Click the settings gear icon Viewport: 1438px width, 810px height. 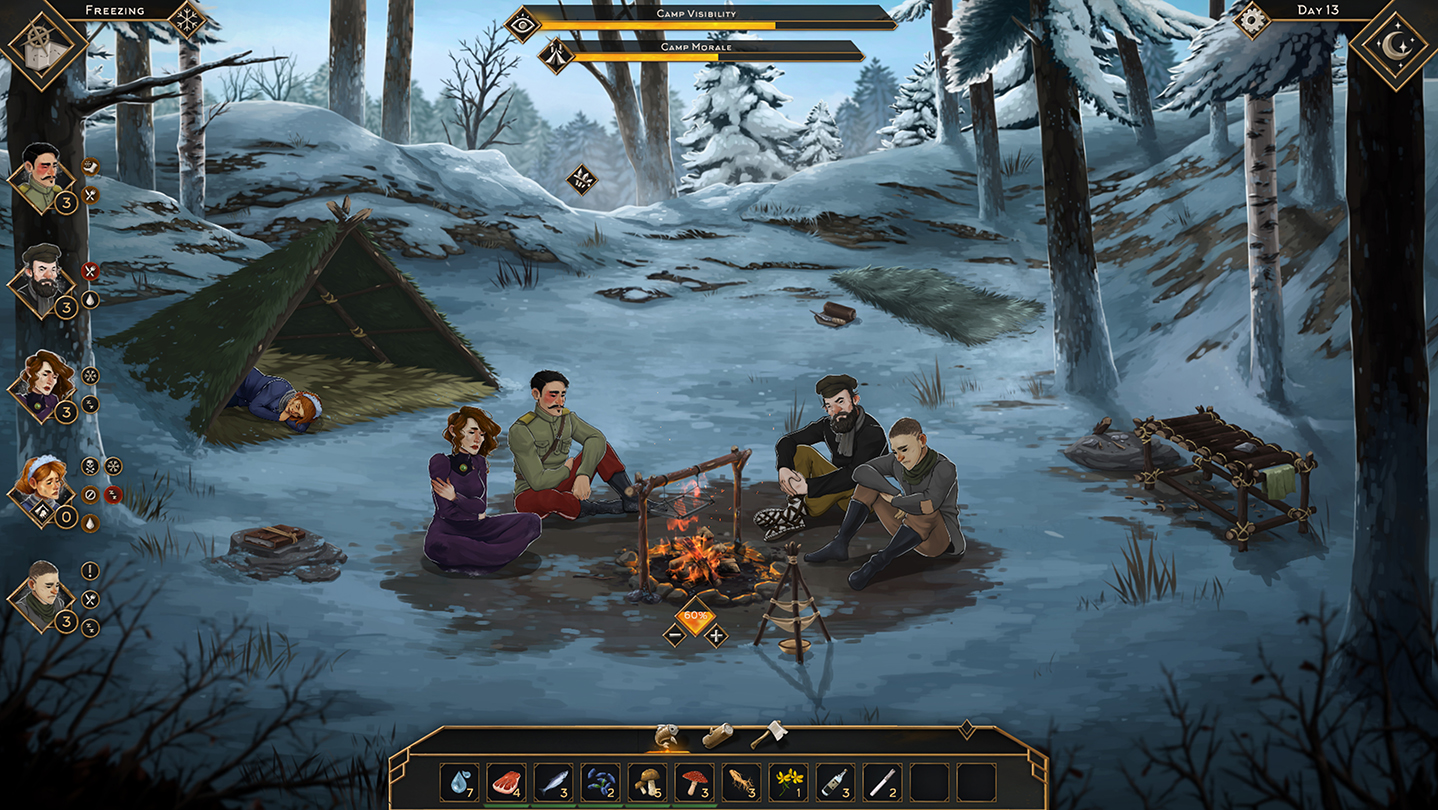[x=1251, y=20]
